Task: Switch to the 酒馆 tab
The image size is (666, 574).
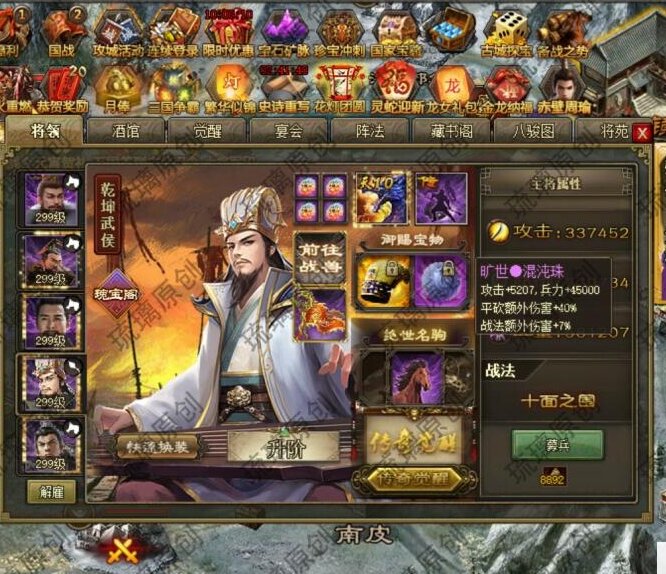Action: [125, 130]
